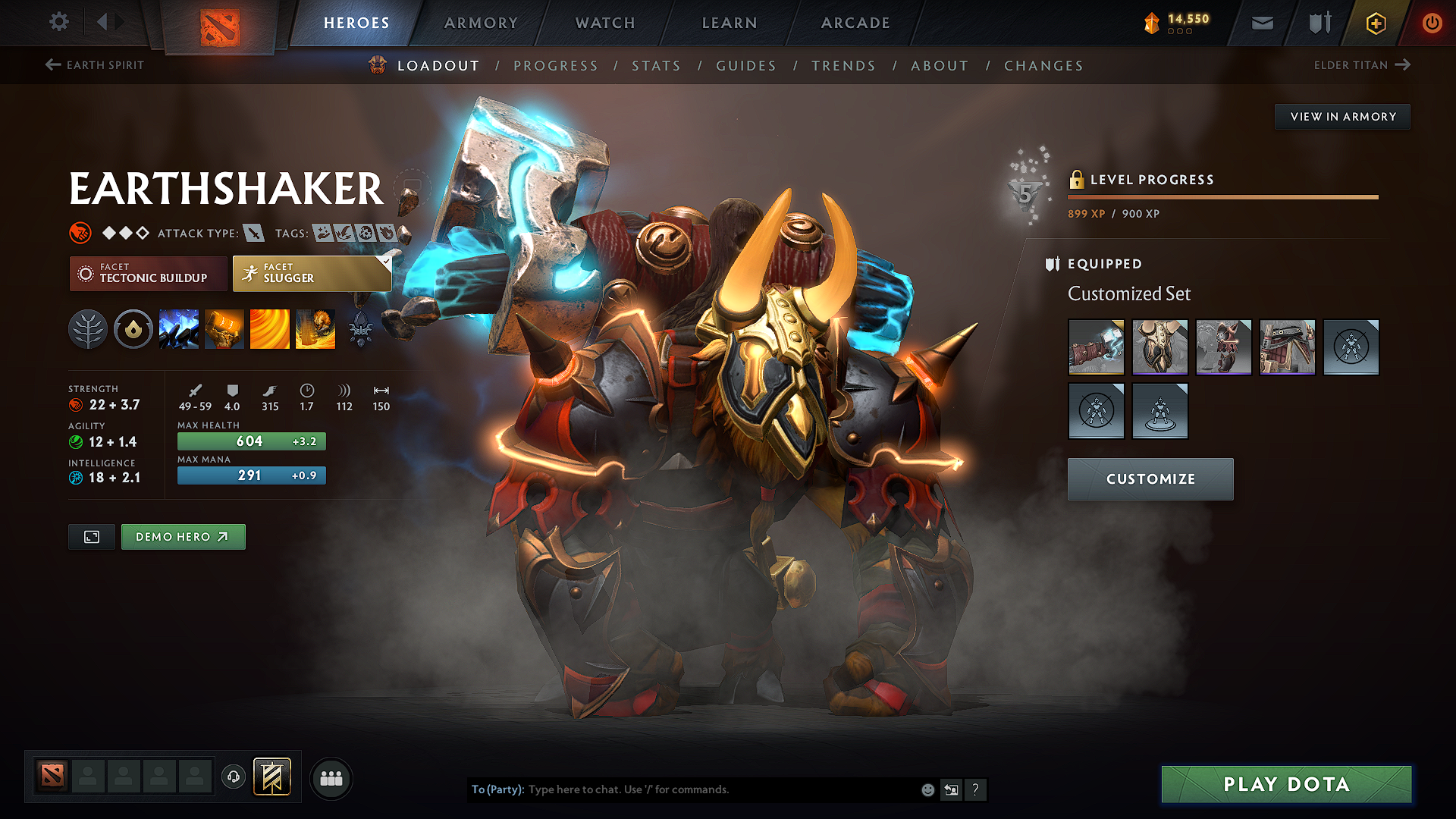Viewport: 1456px width, 819px height.
Task: Click the level progress XP bar
Action: pyautogui.click(x=1222, y=196)
